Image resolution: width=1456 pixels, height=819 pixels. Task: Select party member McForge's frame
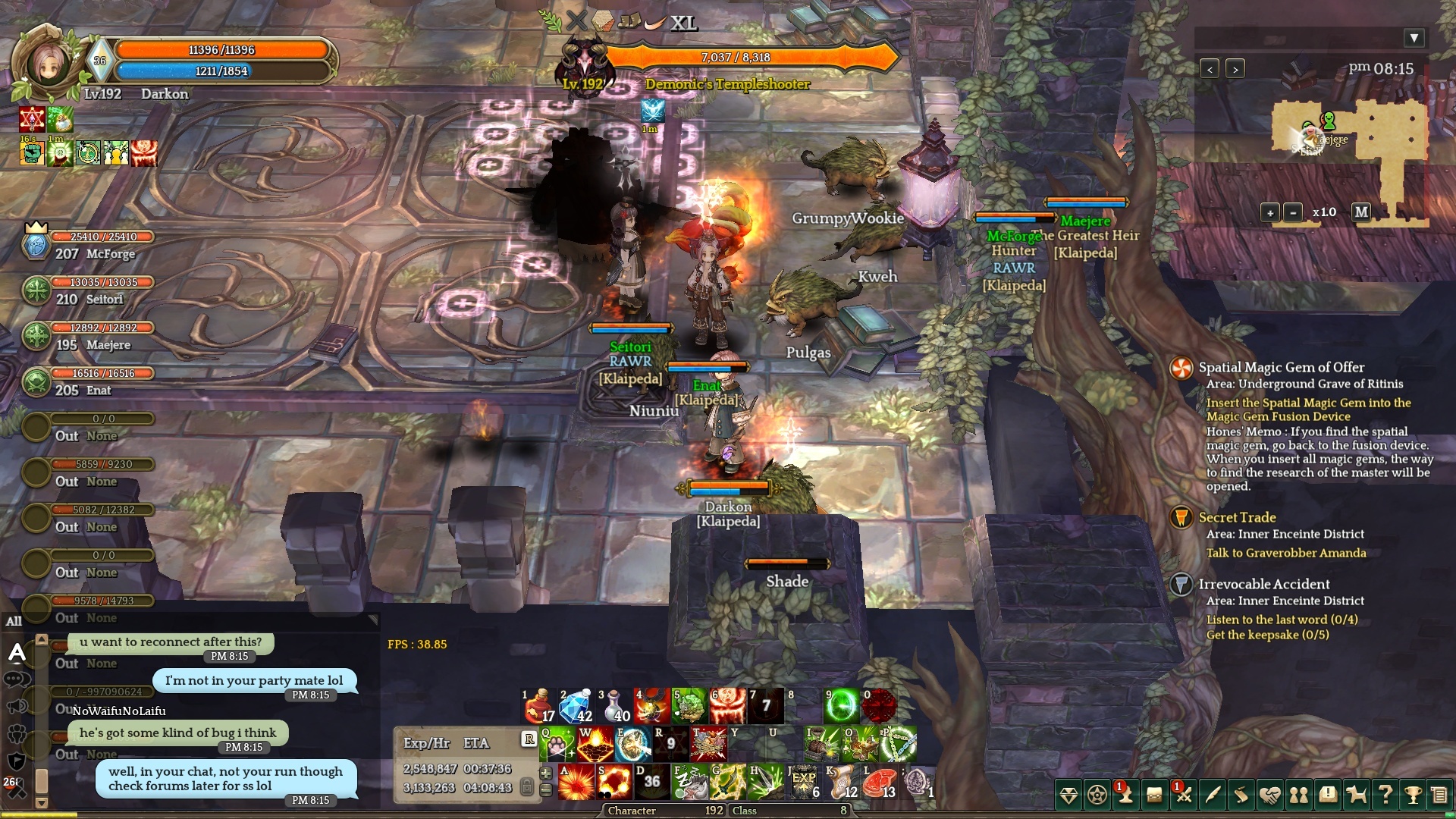pyautogui.click(x=89, y=246)
